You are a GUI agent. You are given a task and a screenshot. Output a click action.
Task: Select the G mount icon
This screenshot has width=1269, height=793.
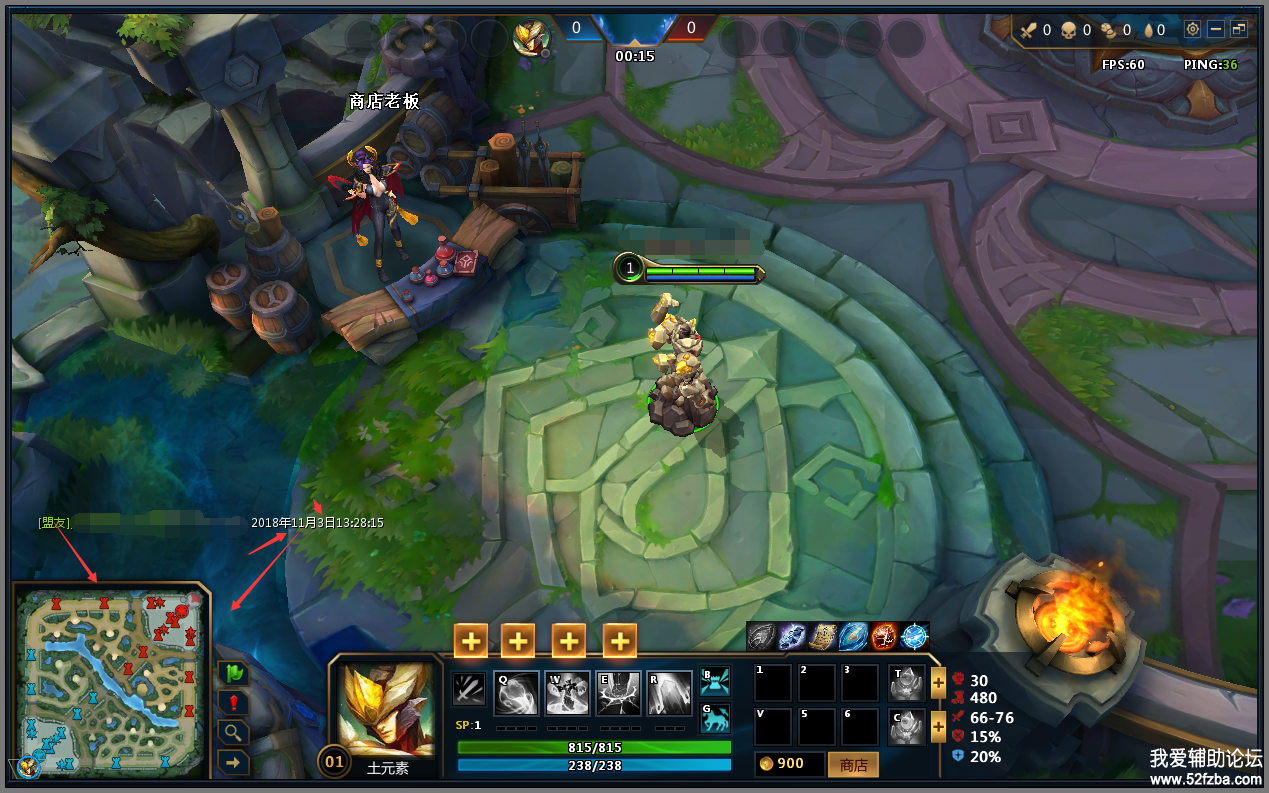[x=715, y=718]
